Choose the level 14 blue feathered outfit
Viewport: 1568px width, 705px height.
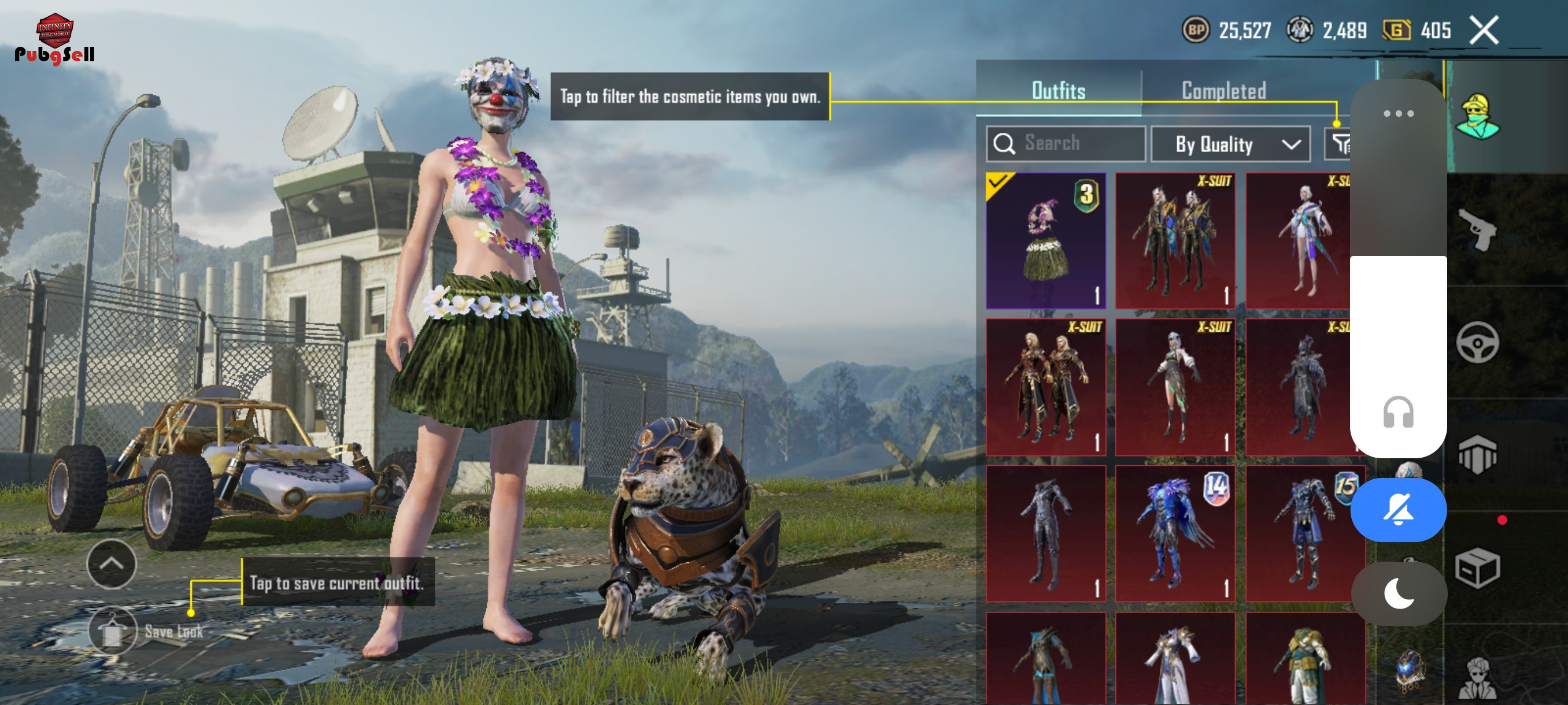point(1175,533)
